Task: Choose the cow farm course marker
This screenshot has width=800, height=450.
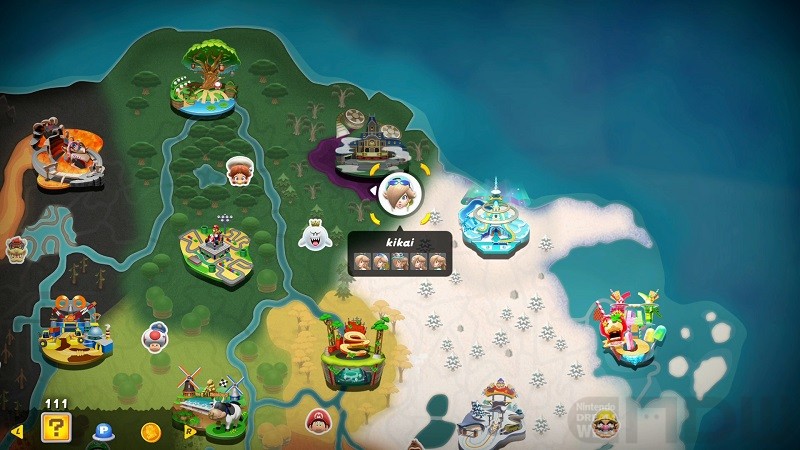Action: [x=210, y=402]
